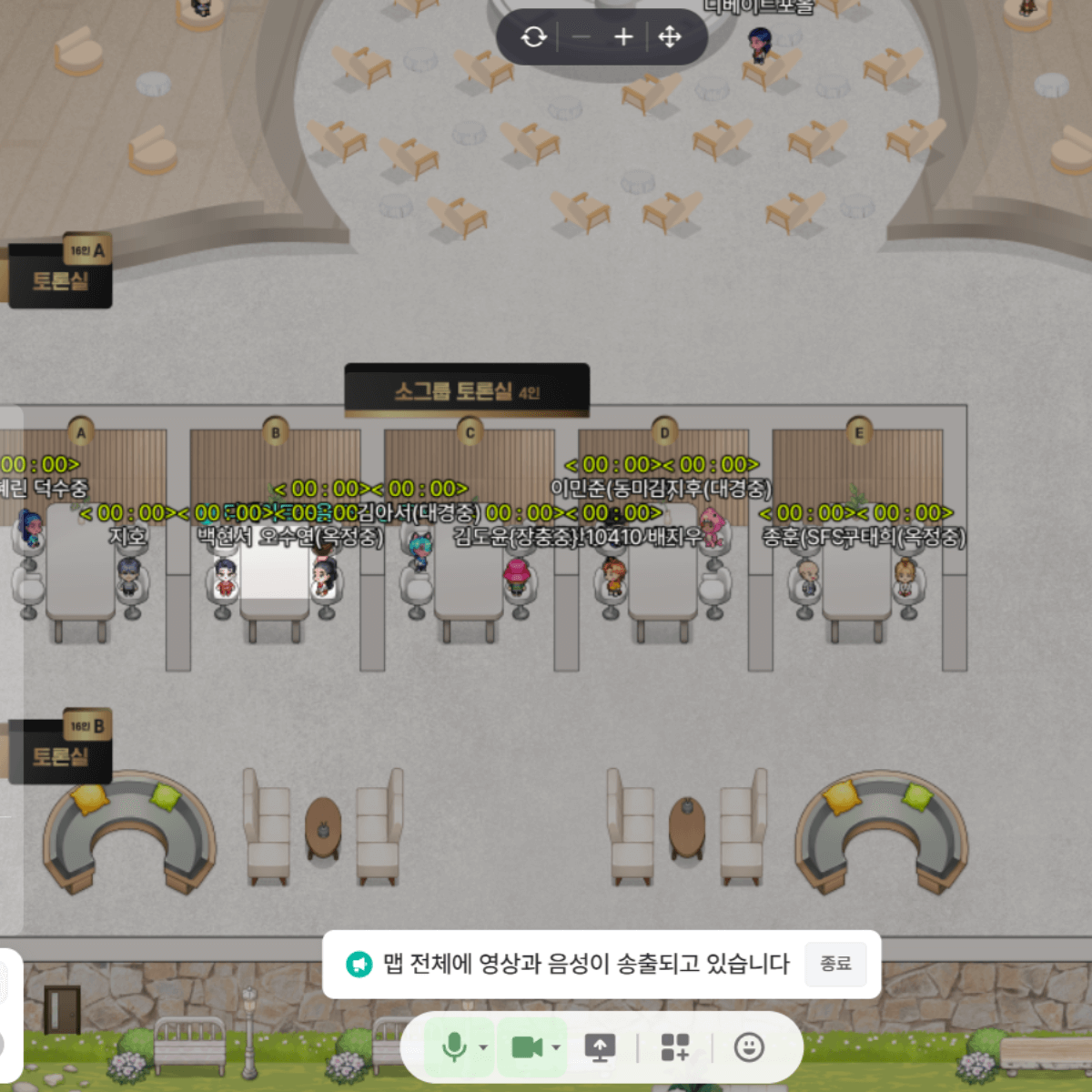Open the apps grid with plus icon
The height and width of the screenshot is (1092, 1092).
click(x=674, y=1047)
